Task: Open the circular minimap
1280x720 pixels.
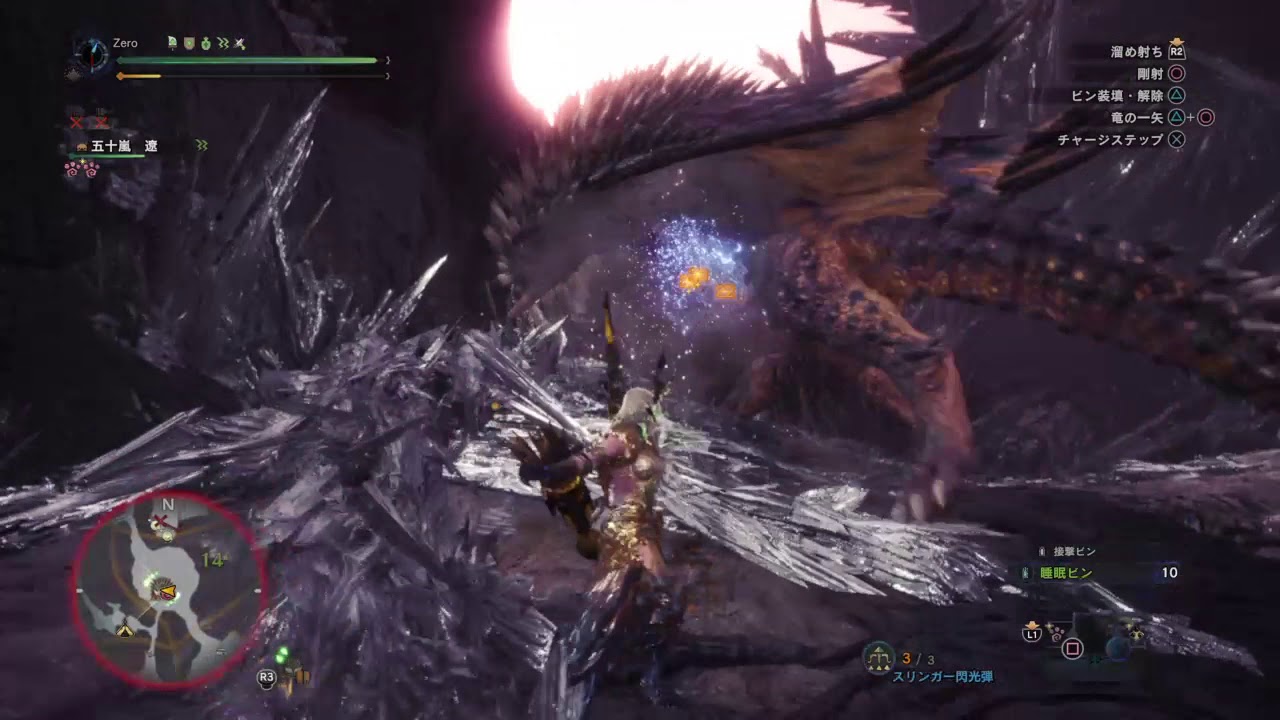Action: coord(168,588)
